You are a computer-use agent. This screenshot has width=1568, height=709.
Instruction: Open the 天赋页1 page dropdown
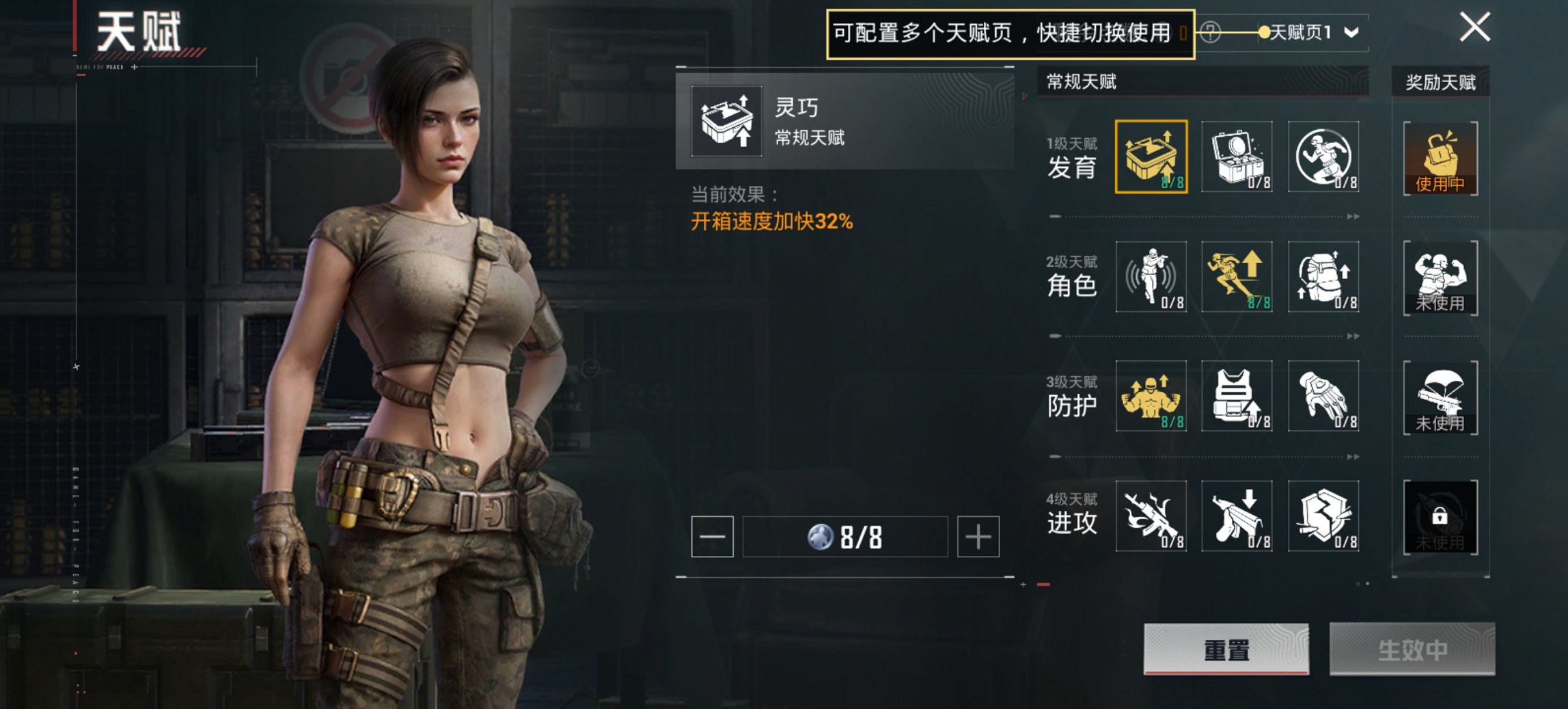[1307, 30]
